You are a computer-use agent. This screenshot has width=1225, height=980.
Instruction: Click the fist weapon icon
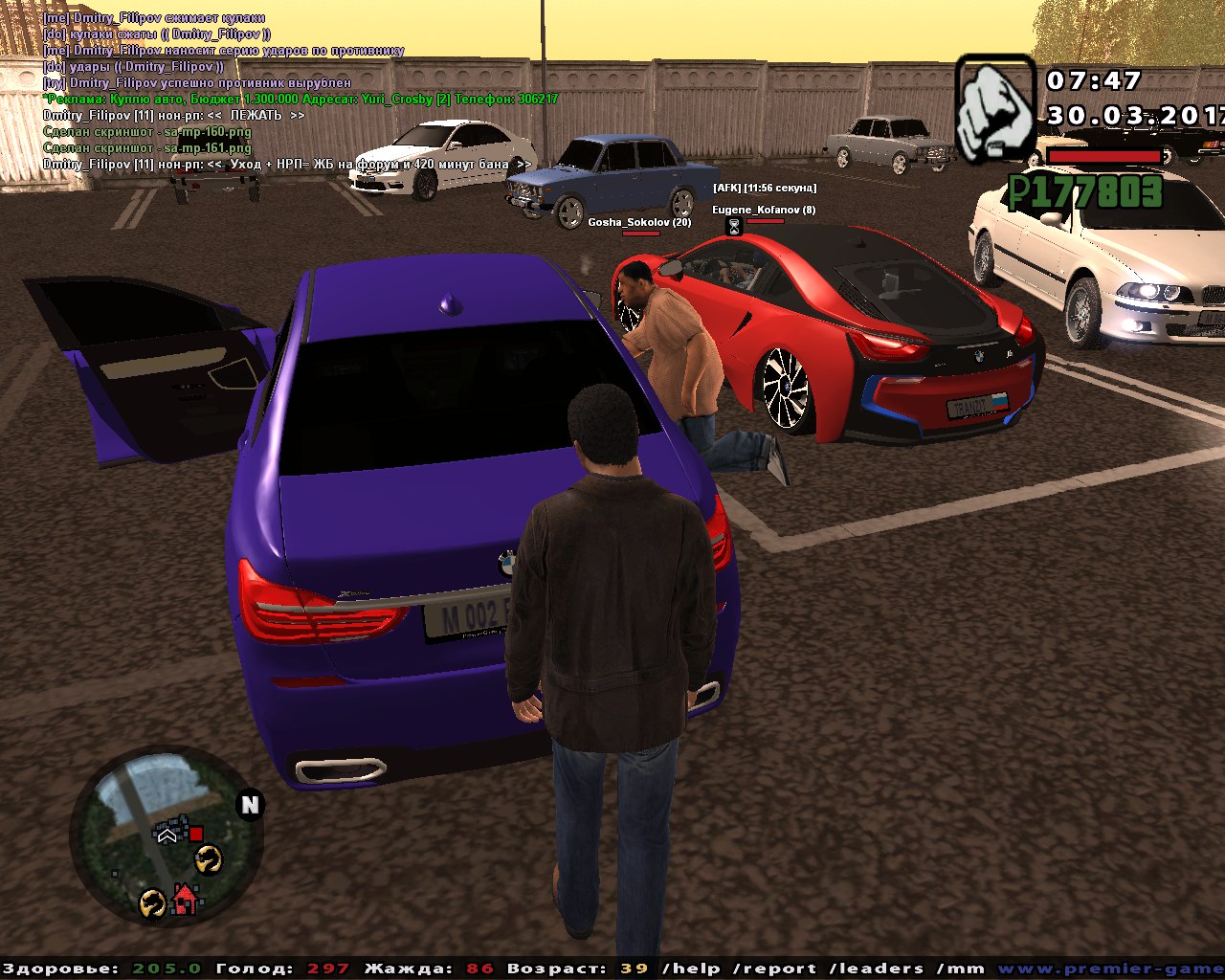995,108
